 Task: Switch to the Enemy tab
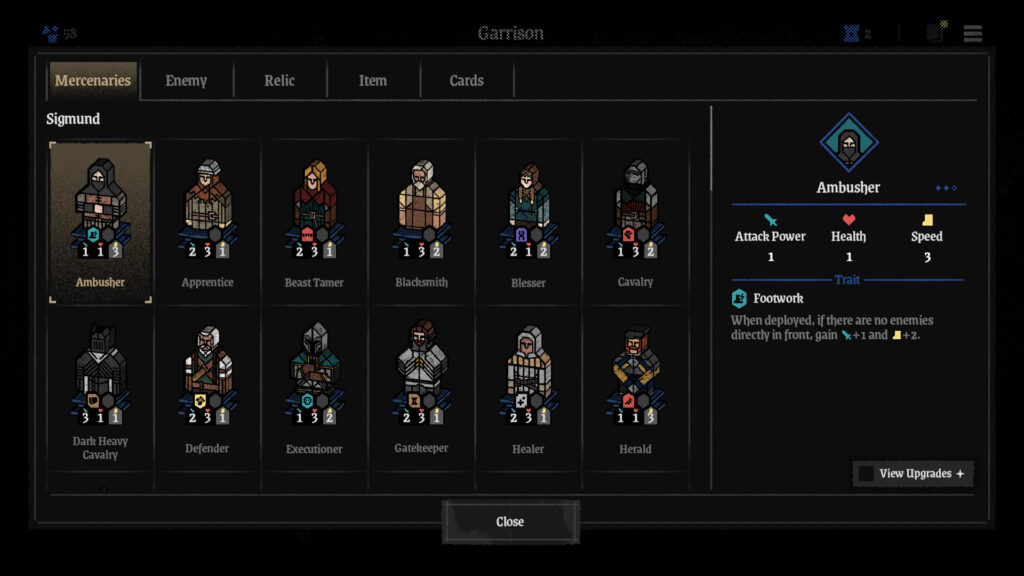186,81
